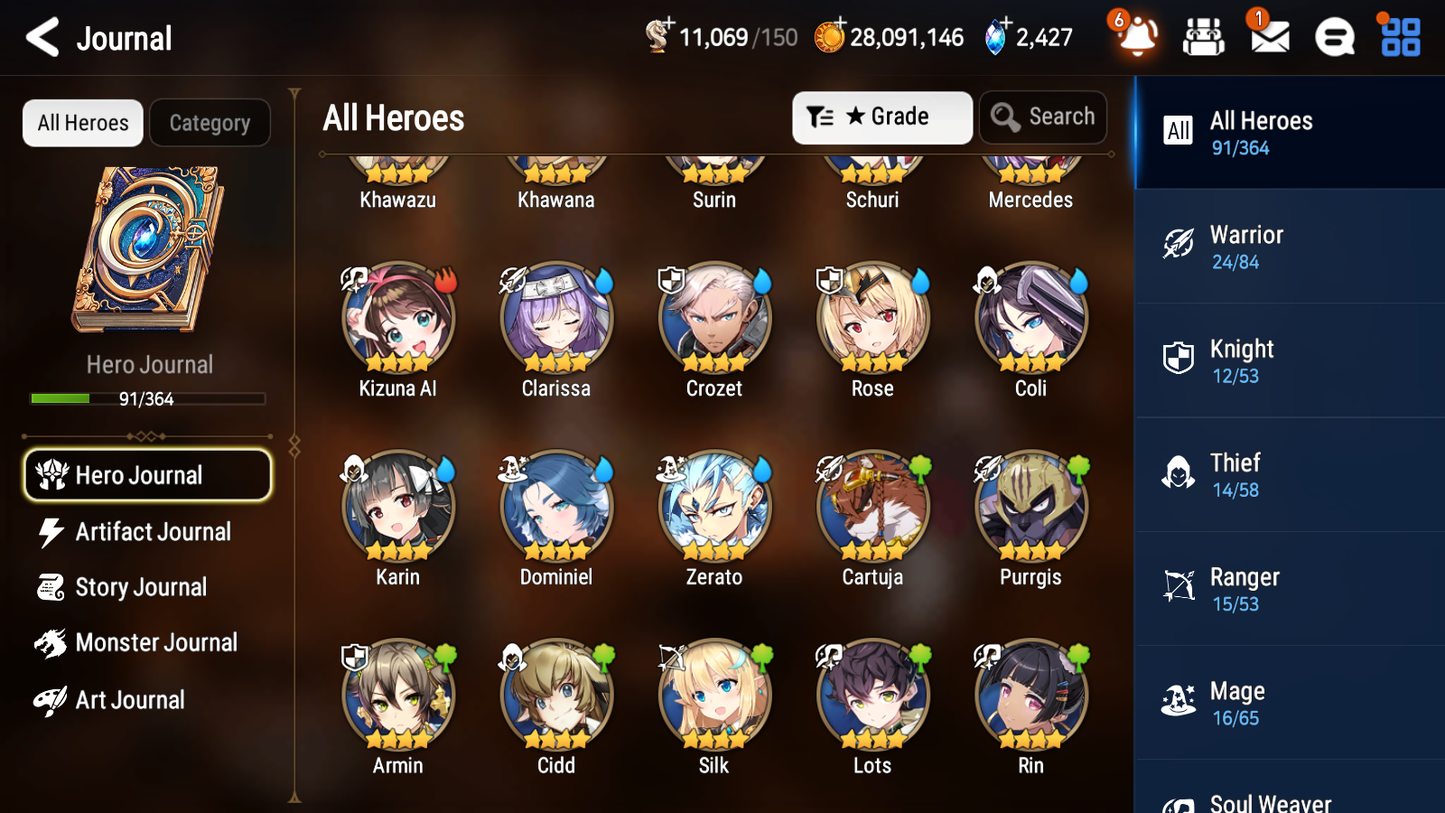
Task: Select Kizuna AI's hero portrait
Action: point(397,318)
